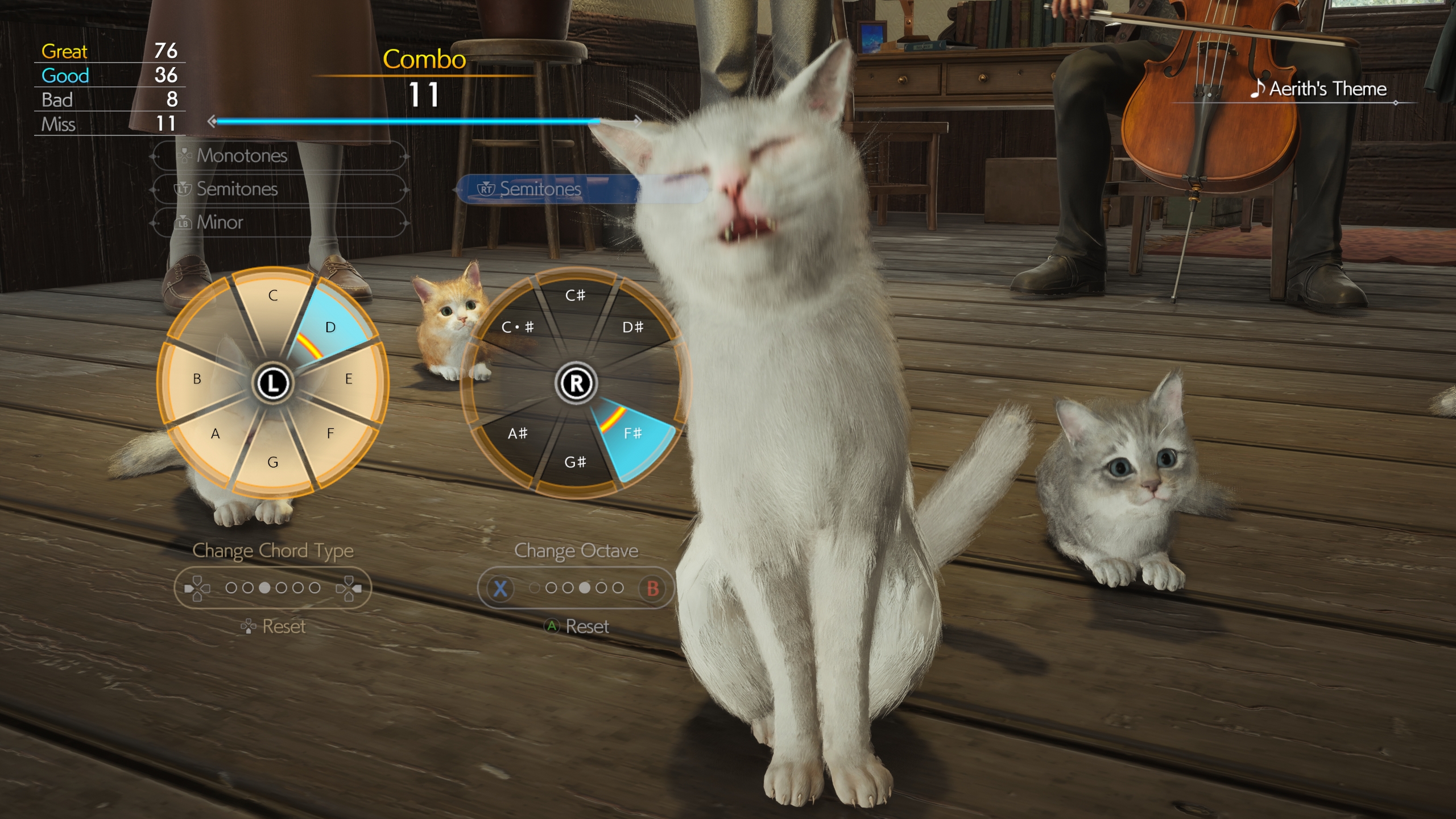Click the filled Change Chord Type dot
Image resolution: width=1456 pixels, height=819 pixels.
[264, 588]
